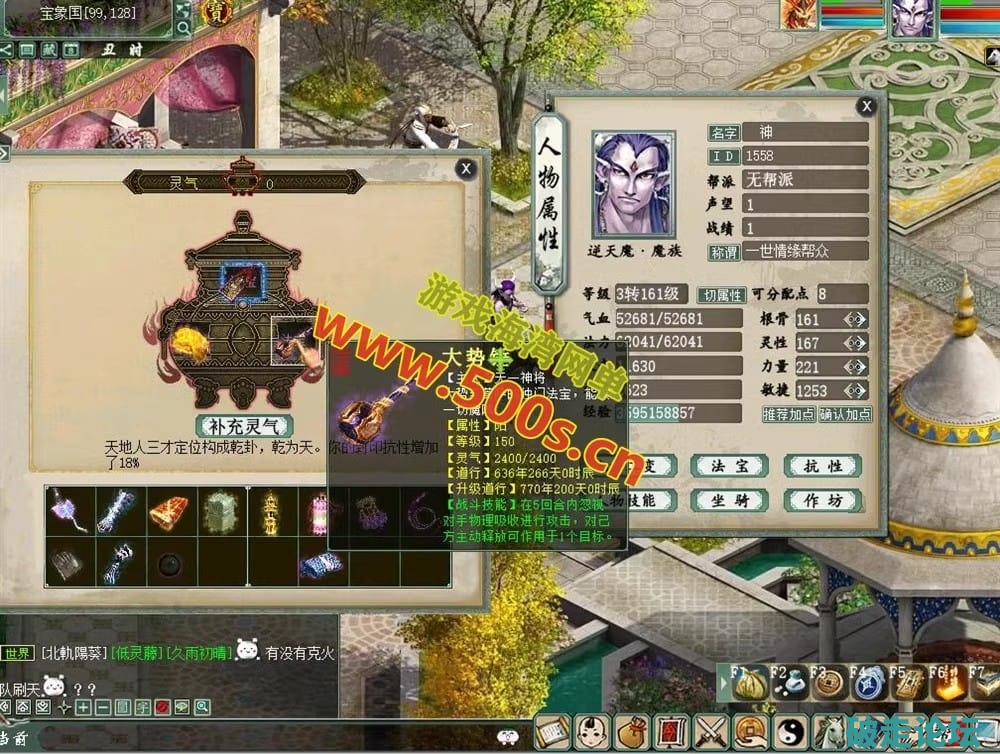Confirm point allocation with 确认加点
Screen dimensions: 1000x754
845,413
